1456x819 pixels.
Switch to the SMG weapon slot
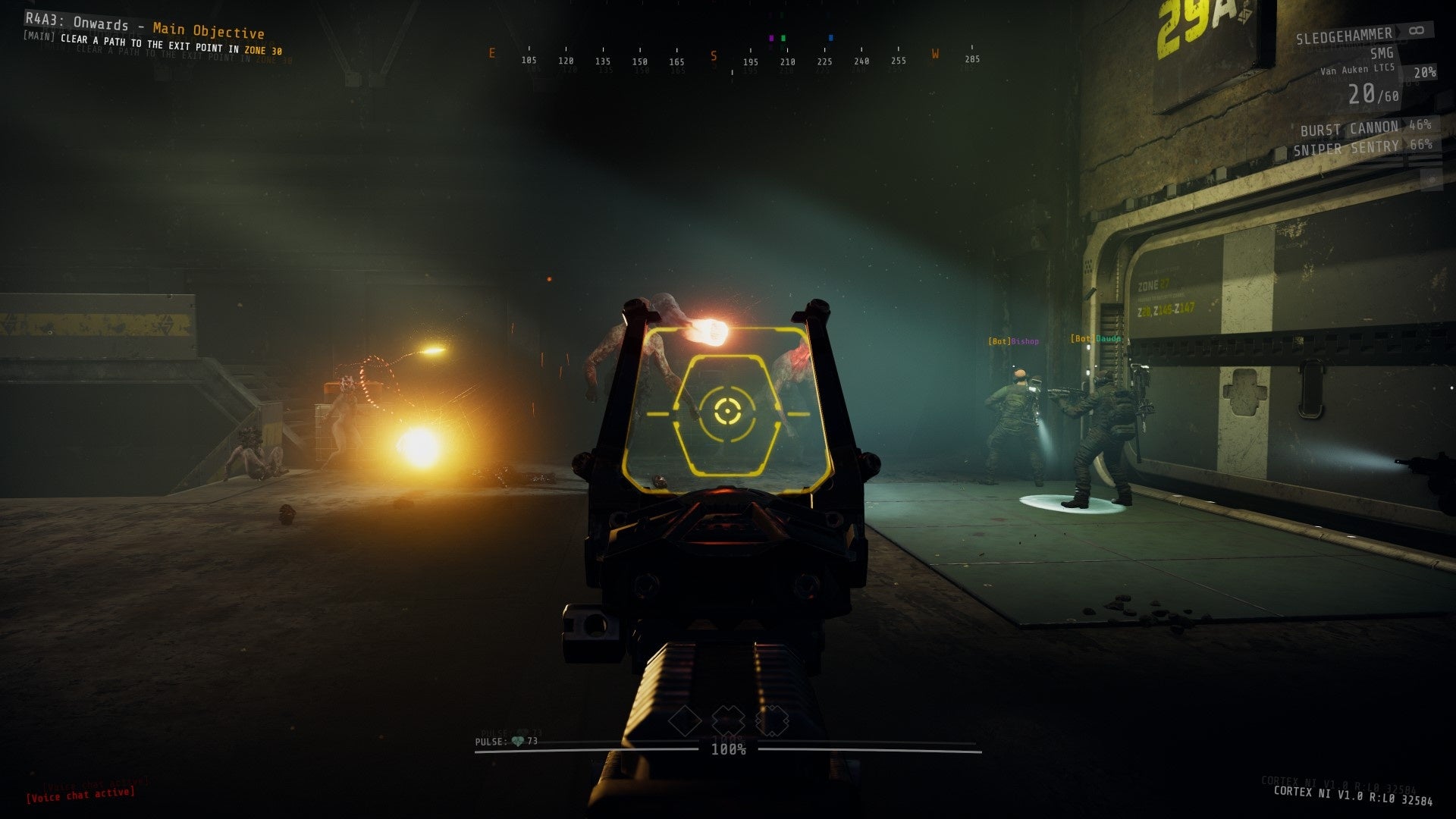click(1380, 54)
